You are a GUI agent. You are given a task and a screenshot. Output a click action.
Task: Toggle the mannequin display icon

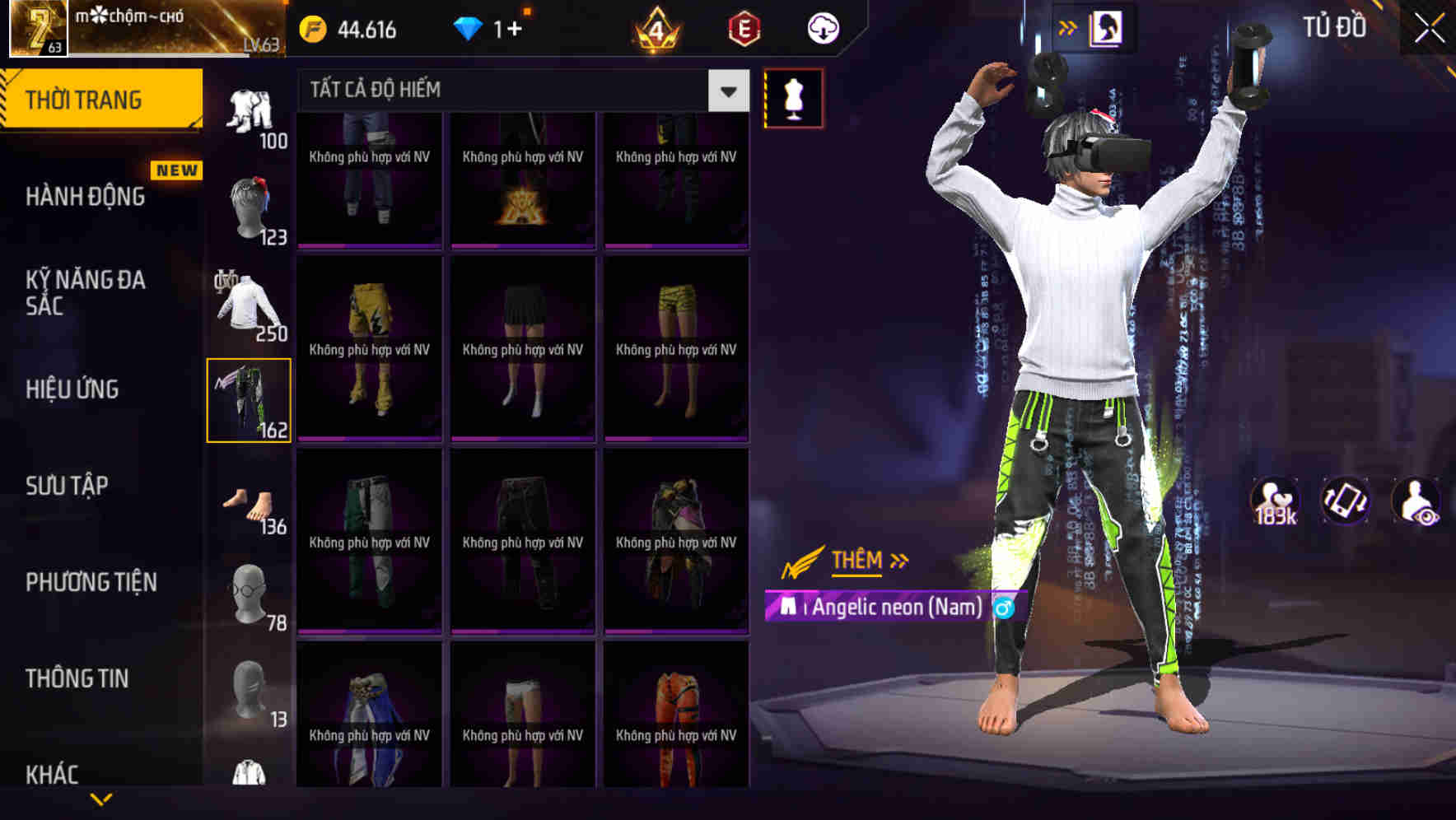click(793, 97)
